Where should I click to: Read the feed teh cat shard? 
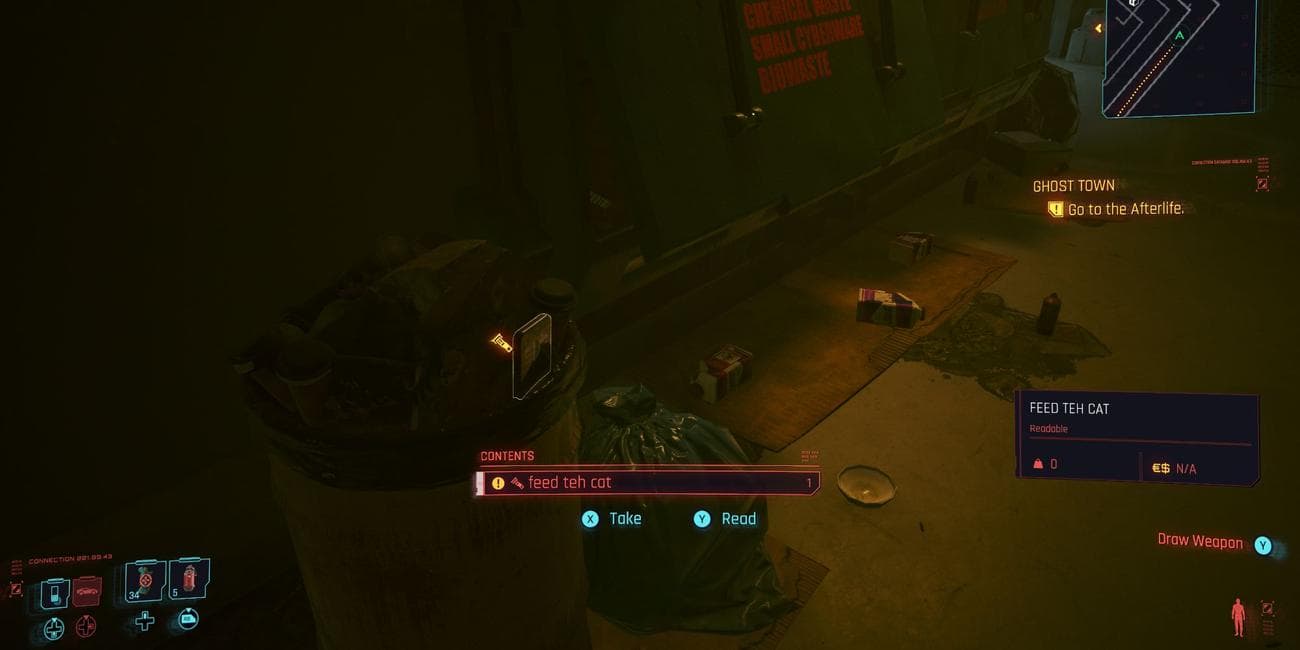point(725,519)
